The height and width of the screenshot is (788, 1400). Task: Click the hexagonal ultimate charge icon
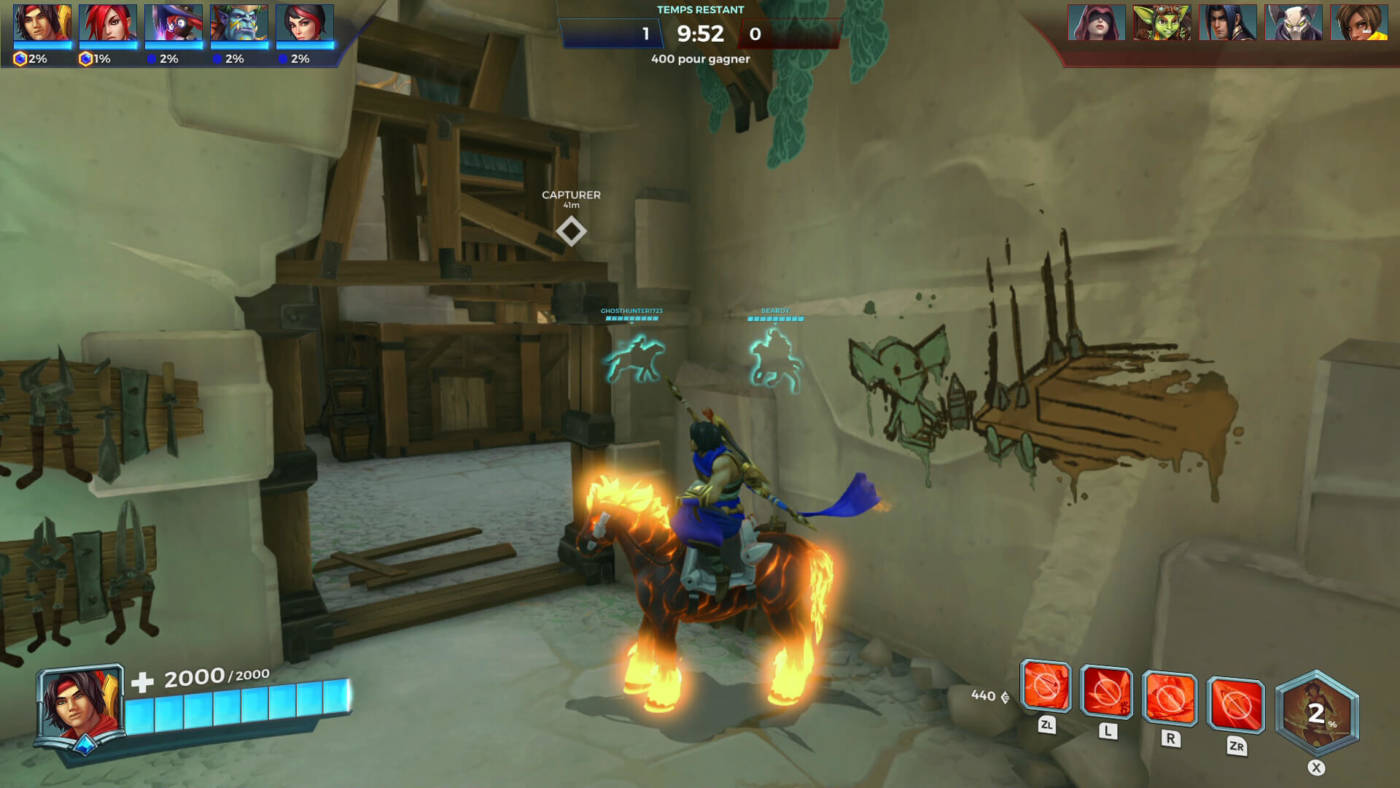[1317, 713]
